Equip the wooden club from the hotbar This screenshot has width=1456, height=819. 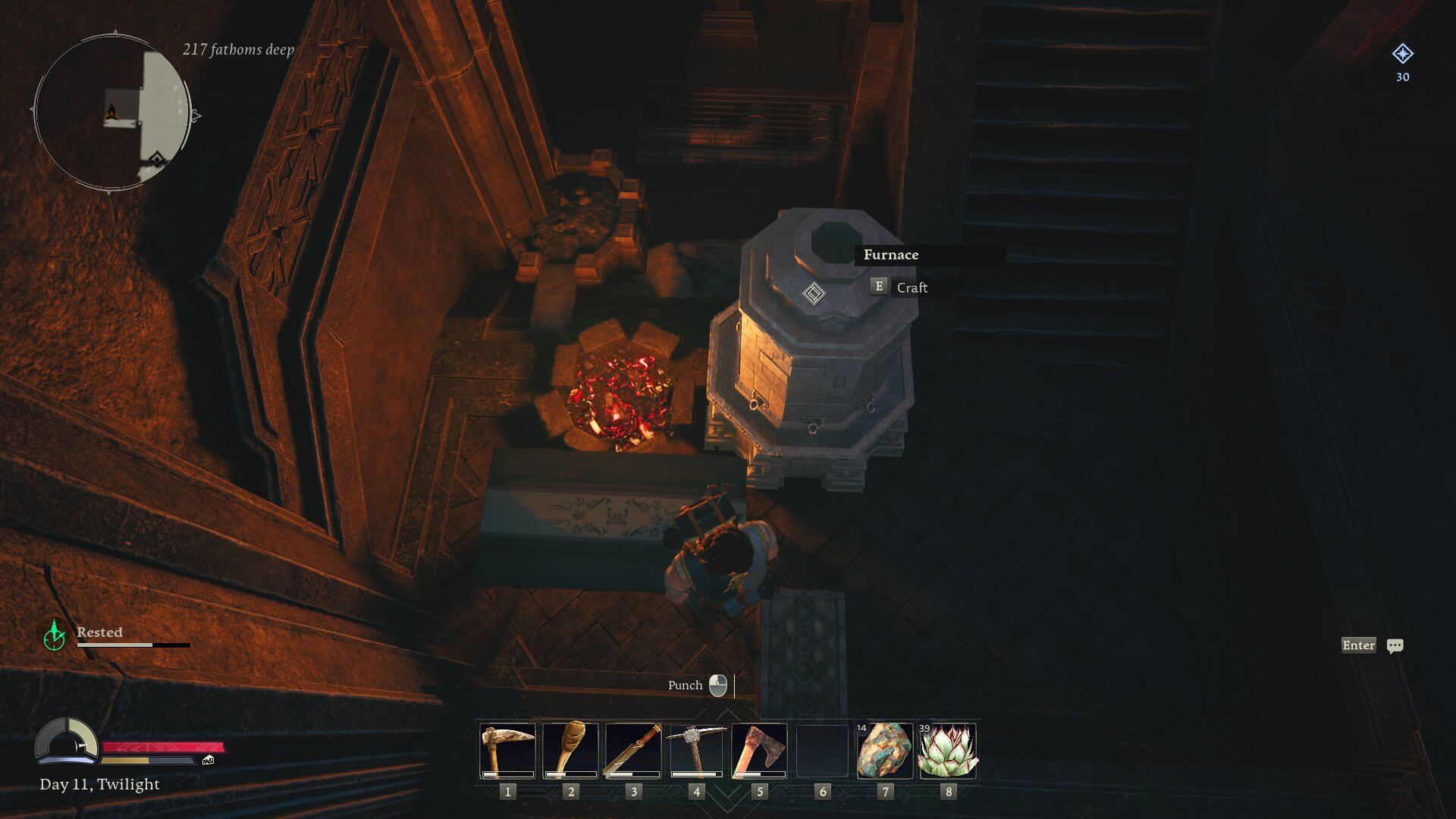[570, 751]
